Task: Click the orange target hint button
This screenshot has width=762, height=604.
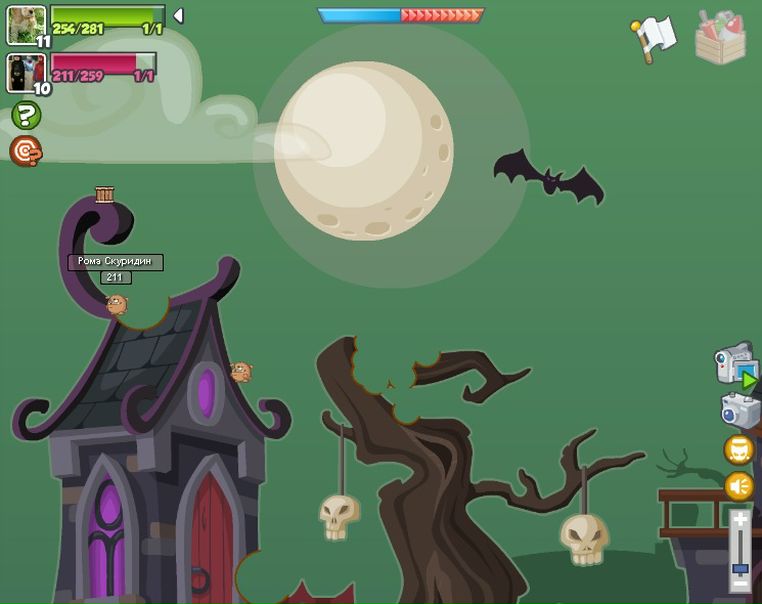Action: (25, 151)
